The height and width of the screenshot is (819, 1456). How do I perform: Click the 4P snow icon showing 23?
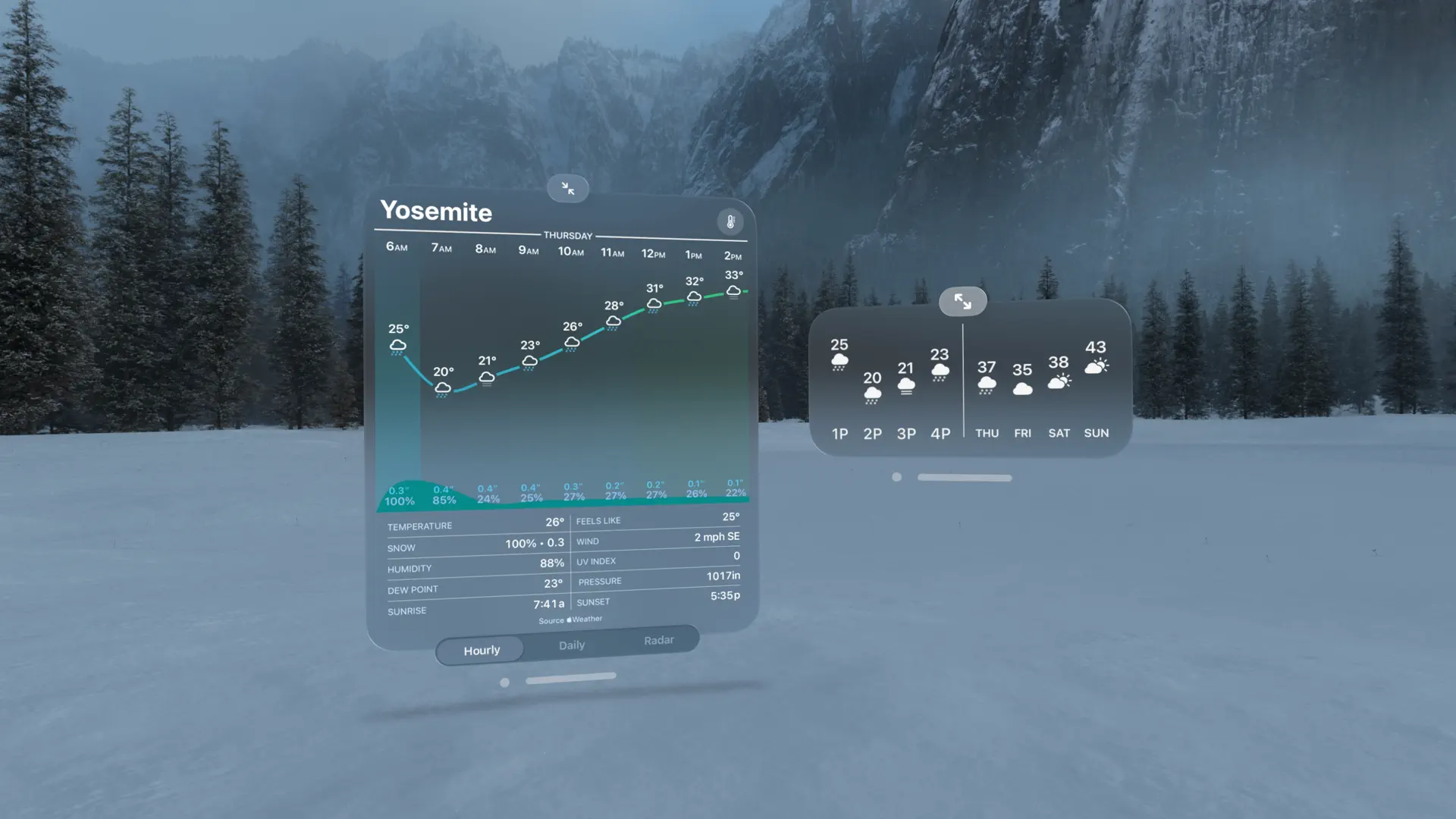[940, 372]
